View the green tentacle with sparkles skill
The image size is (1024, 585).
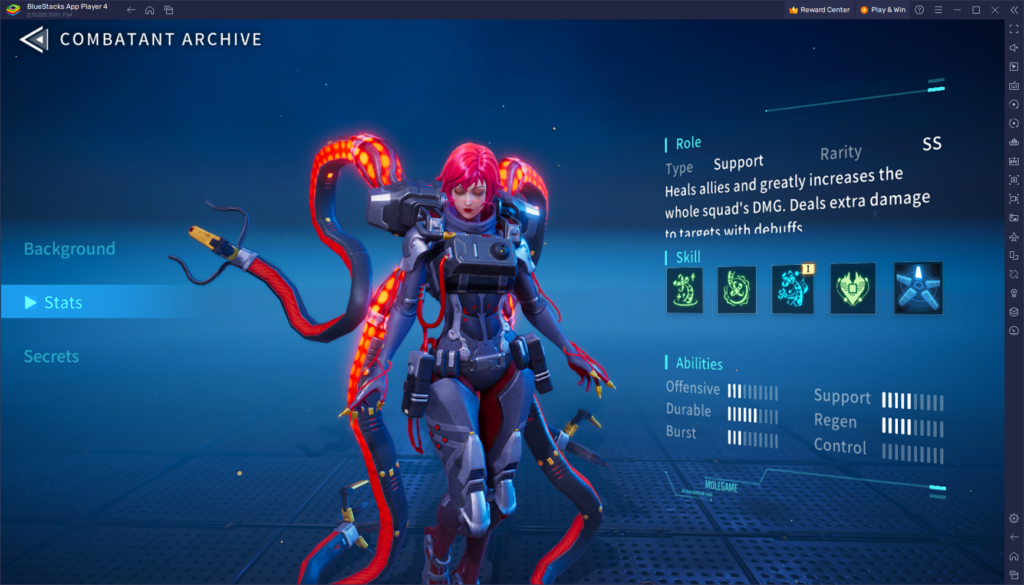pos(685,290)
